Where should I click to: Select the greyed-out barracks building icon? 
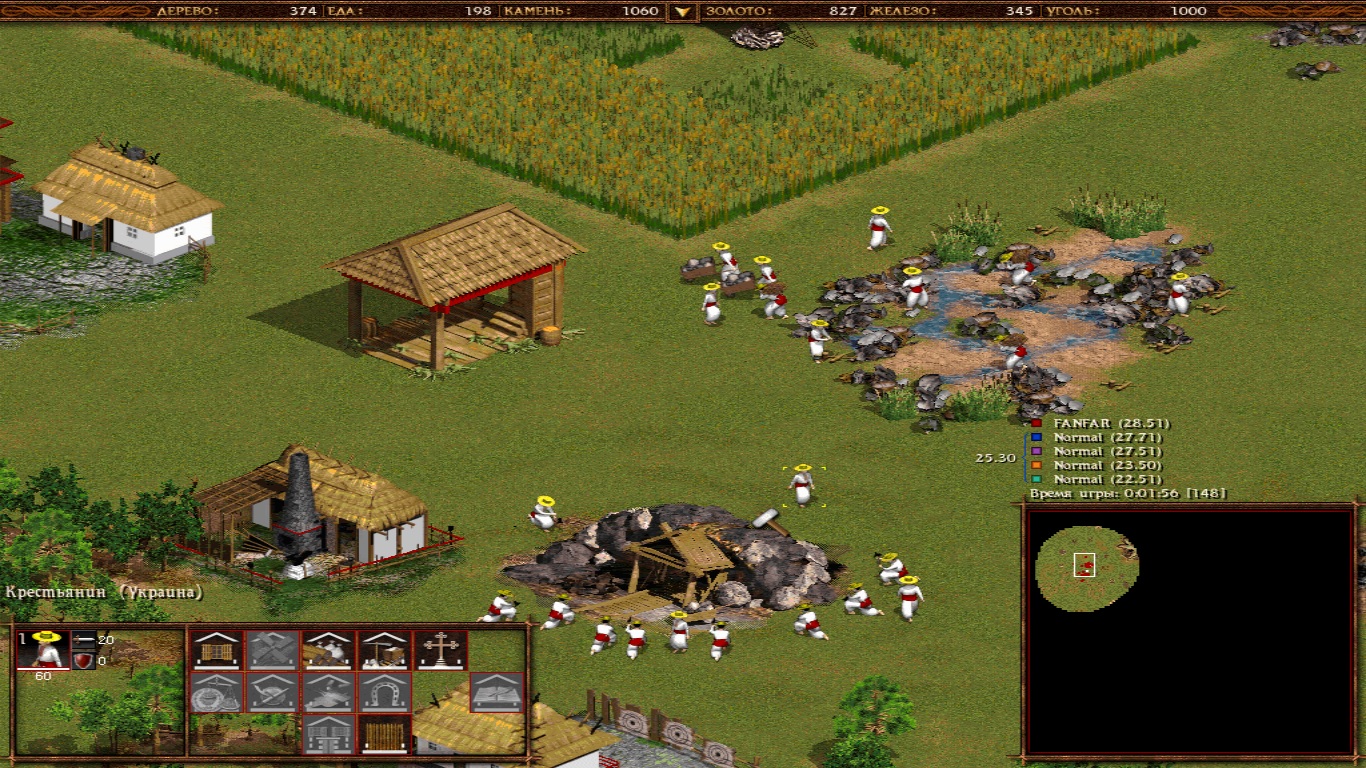(x=329, y=734)
